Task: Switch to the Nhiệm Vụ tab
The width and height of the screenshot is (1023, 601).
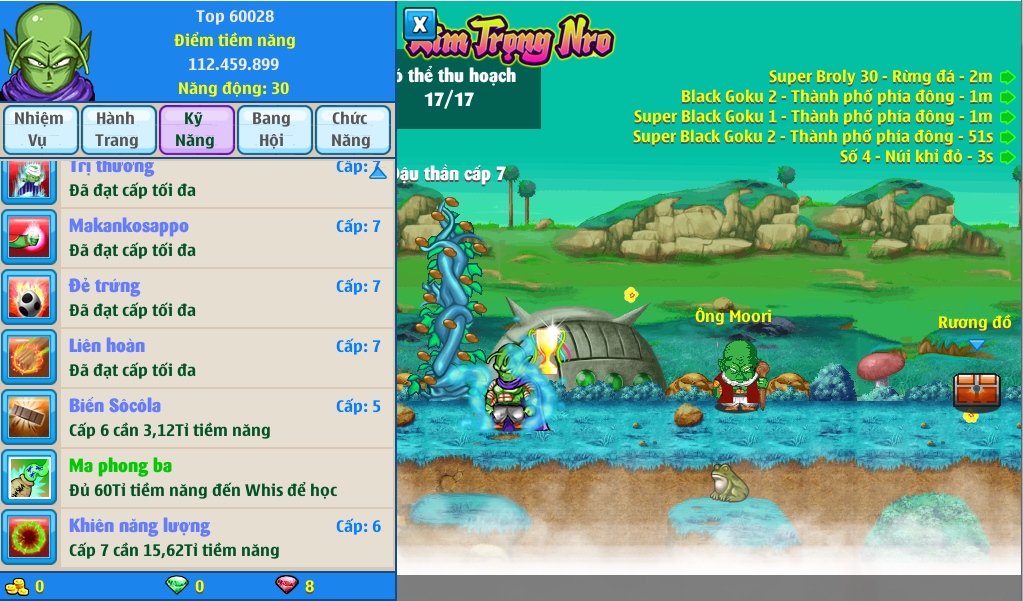Action: click(39, 130)
